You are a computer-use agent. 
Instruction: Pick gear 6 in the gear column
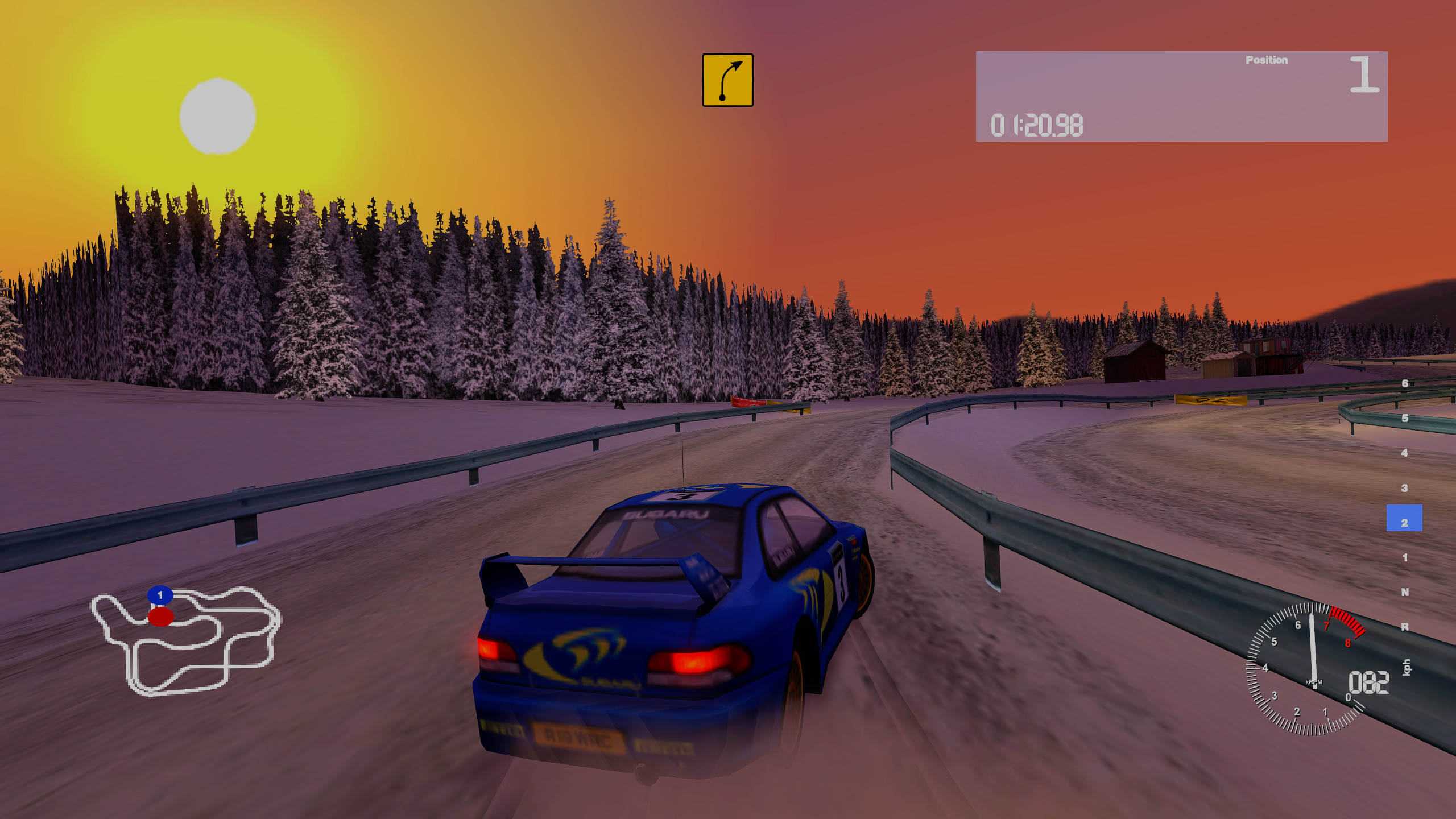tap(1405, 383)
